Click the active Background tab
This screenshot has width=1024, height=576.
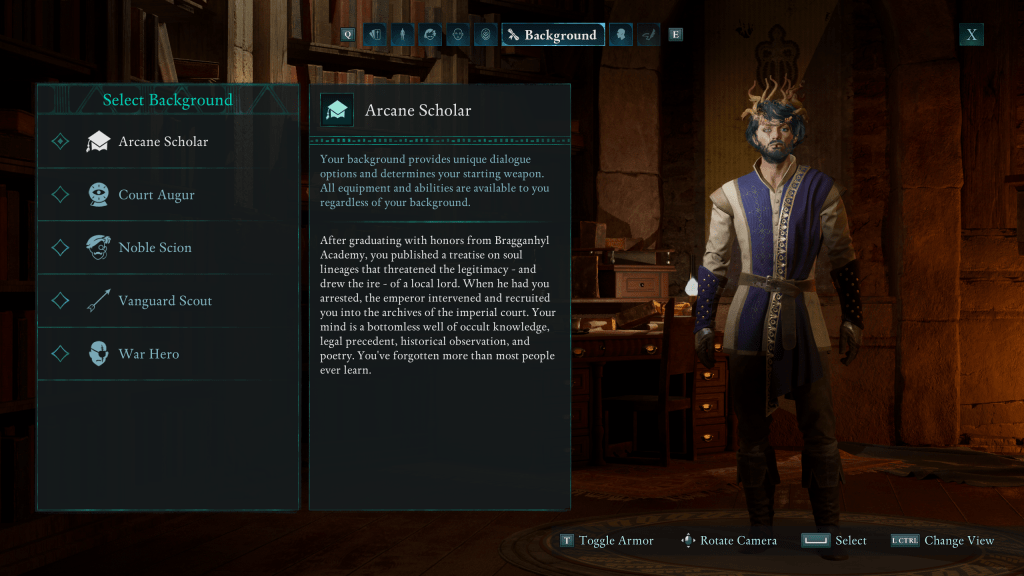[x=552, y=35]
